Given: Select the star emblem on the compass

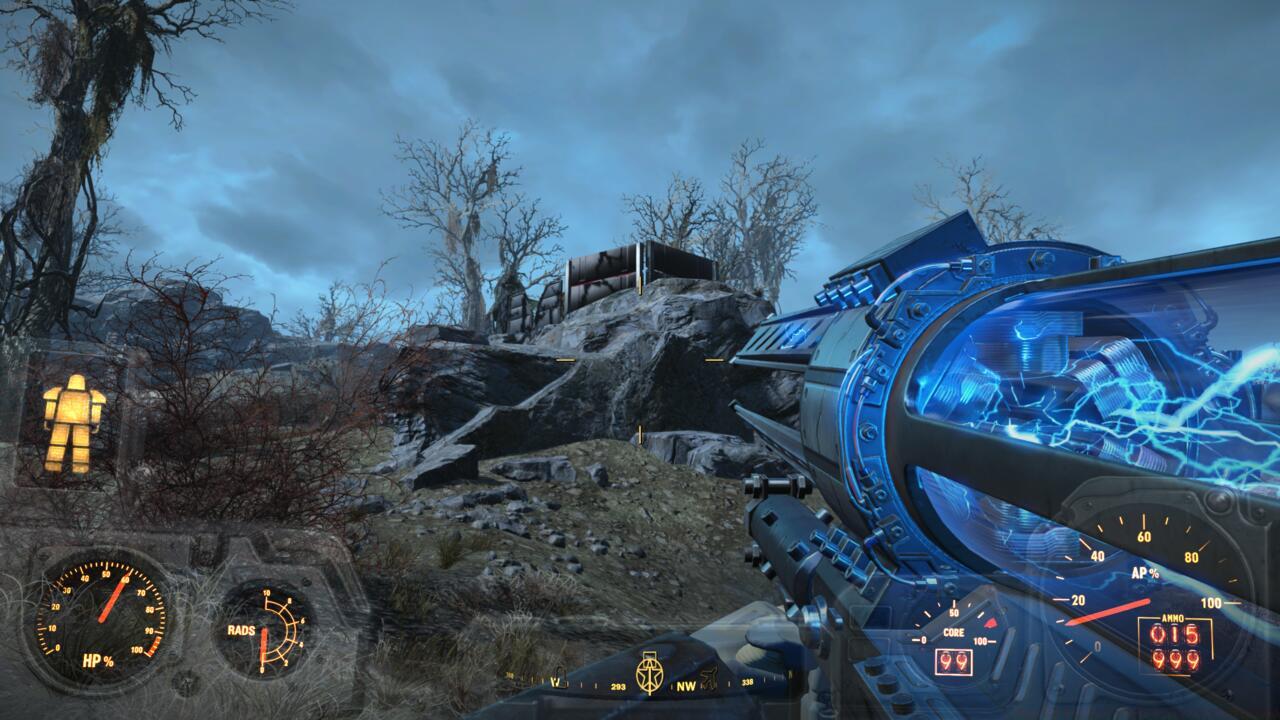Looking at the screenshot, I should 647,673.
